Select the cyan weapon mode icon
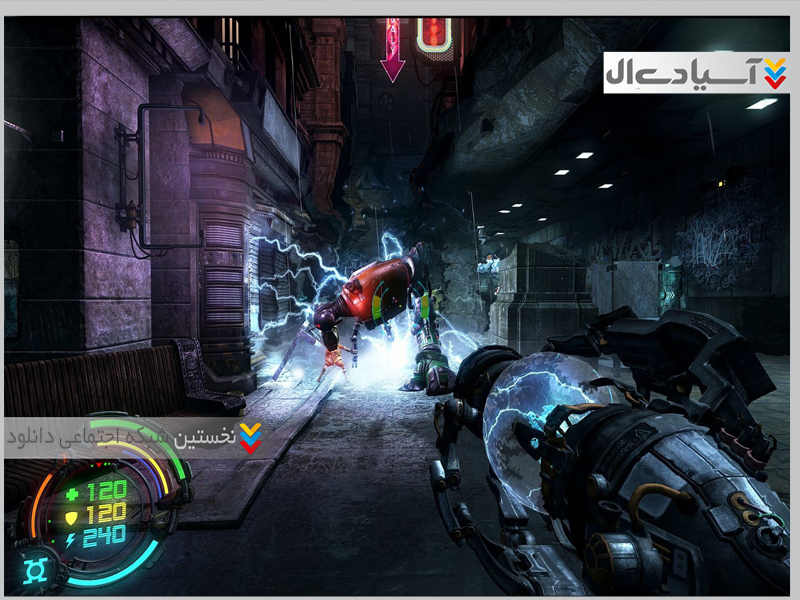Viewport: 800px width, 600px height. coord(34,569)
